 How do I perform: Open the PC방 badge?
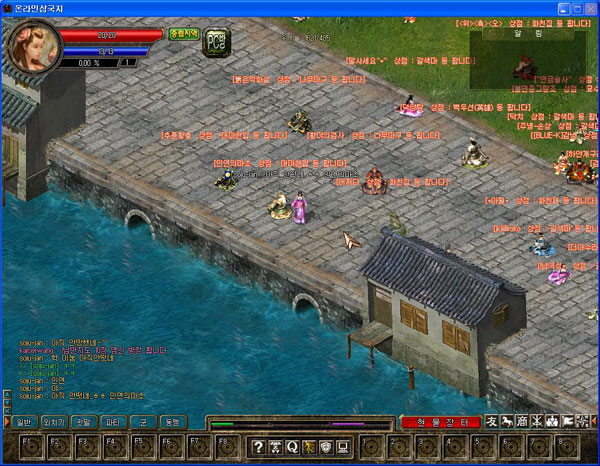(x=216, y=42)
